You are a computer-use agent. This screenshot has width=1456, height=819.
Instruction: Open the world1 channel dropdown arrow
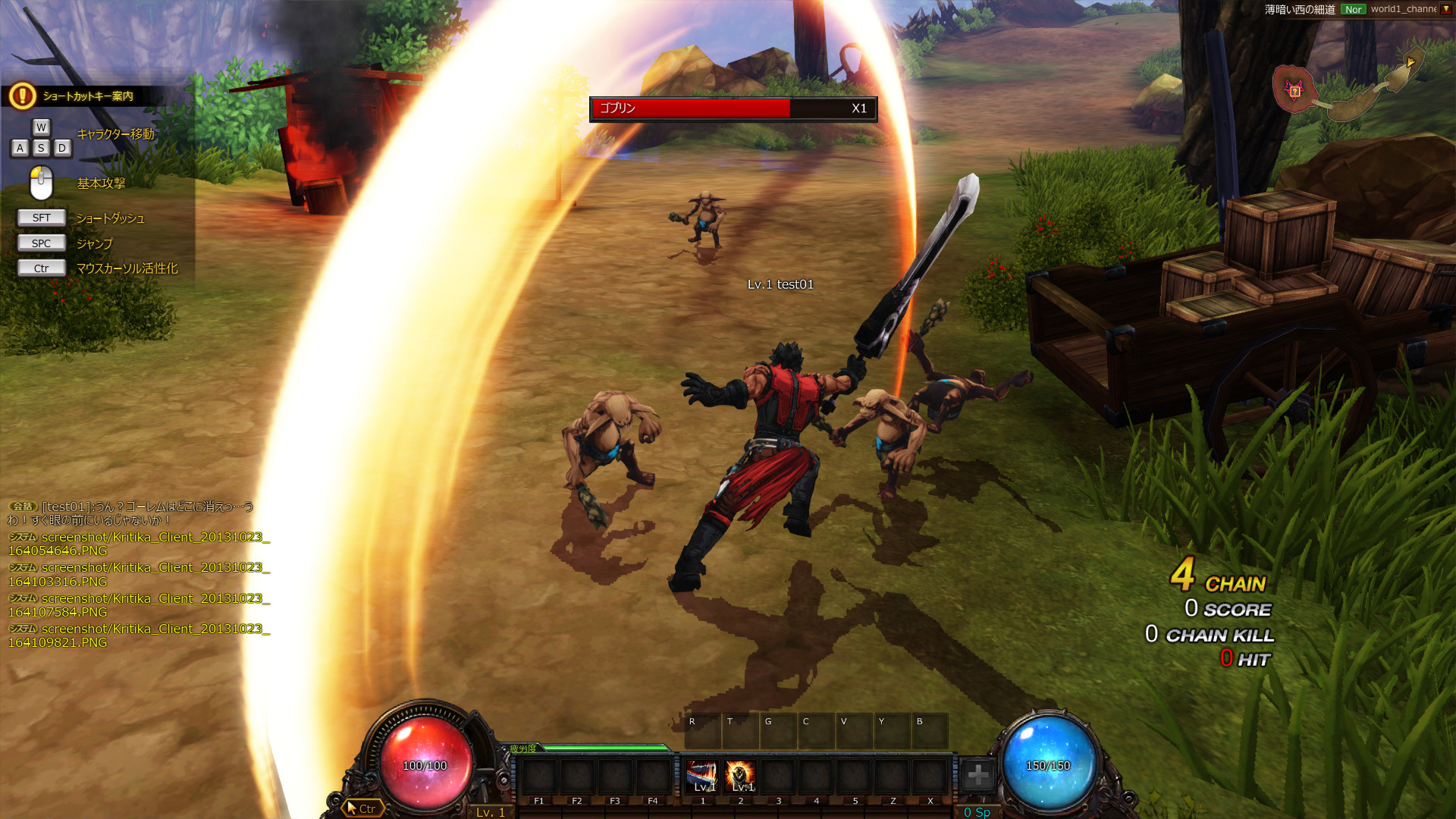coord(1445,9)
